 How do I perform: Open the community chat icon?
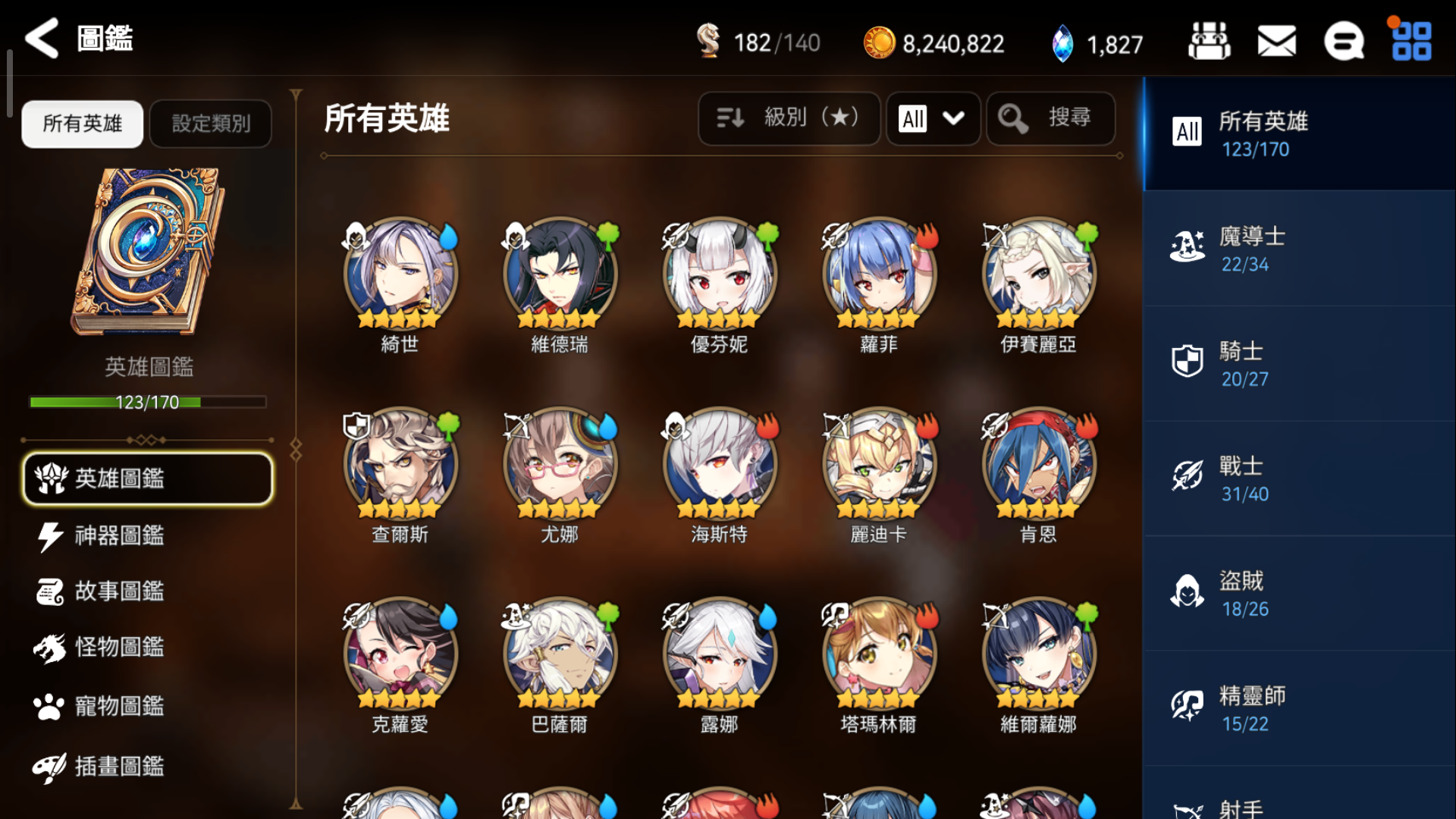click(x=1345, y=42)
